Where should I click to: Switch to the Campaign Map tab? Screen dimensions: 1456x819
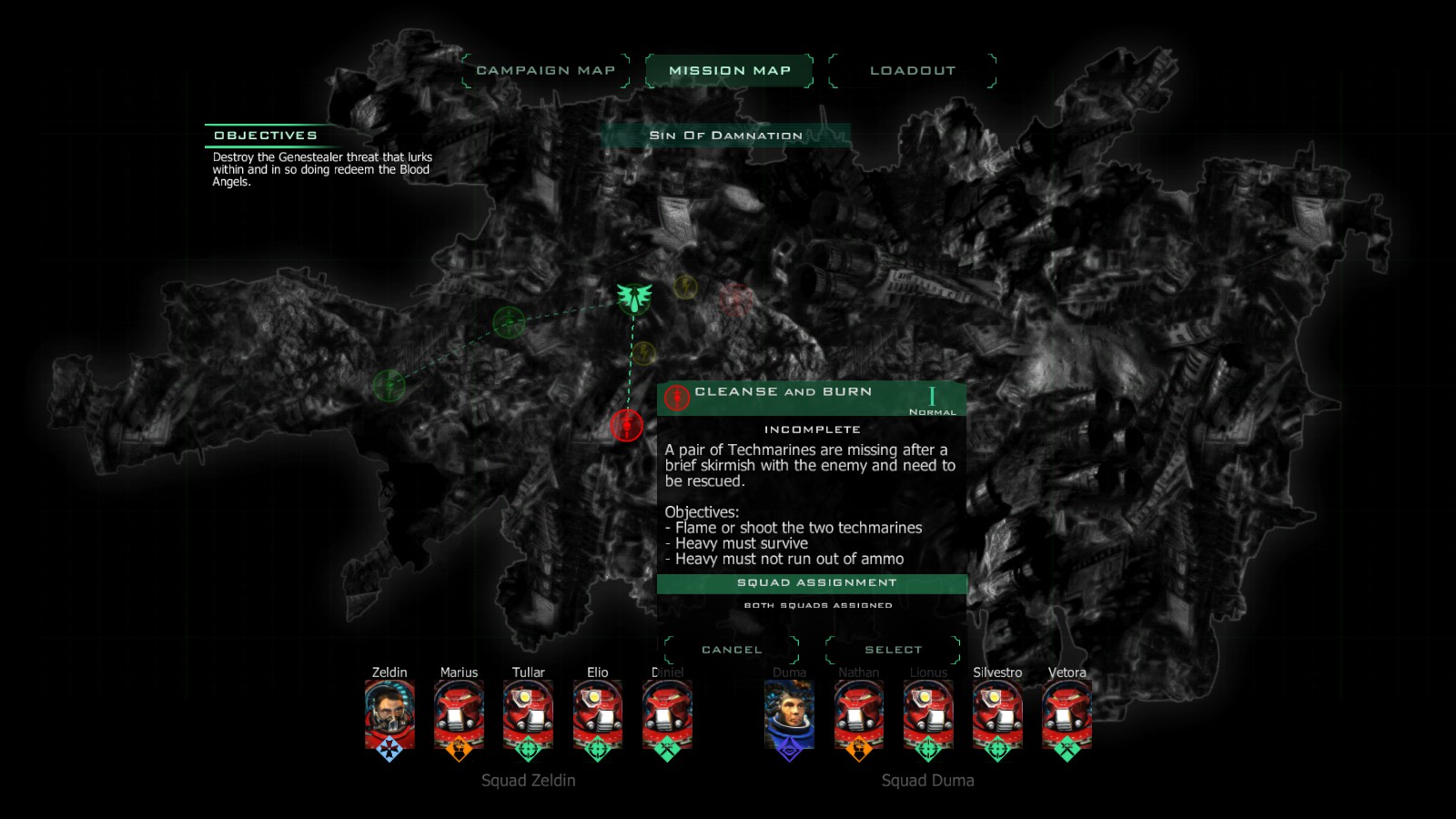pyautogui.click(x=547, y=69)
